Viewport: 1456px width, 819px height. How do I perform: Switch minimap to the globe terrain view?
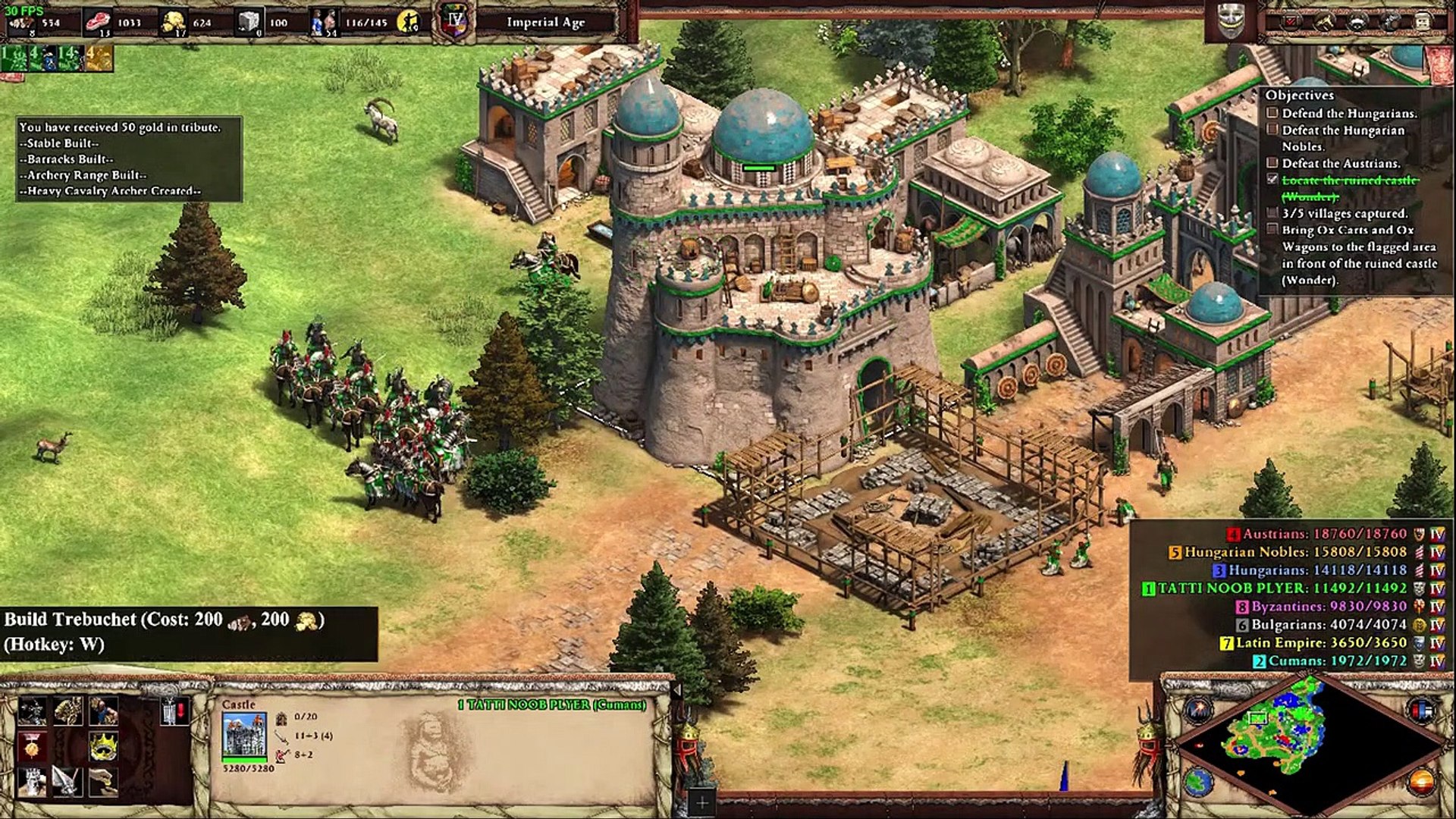(x=1198, y=781)
